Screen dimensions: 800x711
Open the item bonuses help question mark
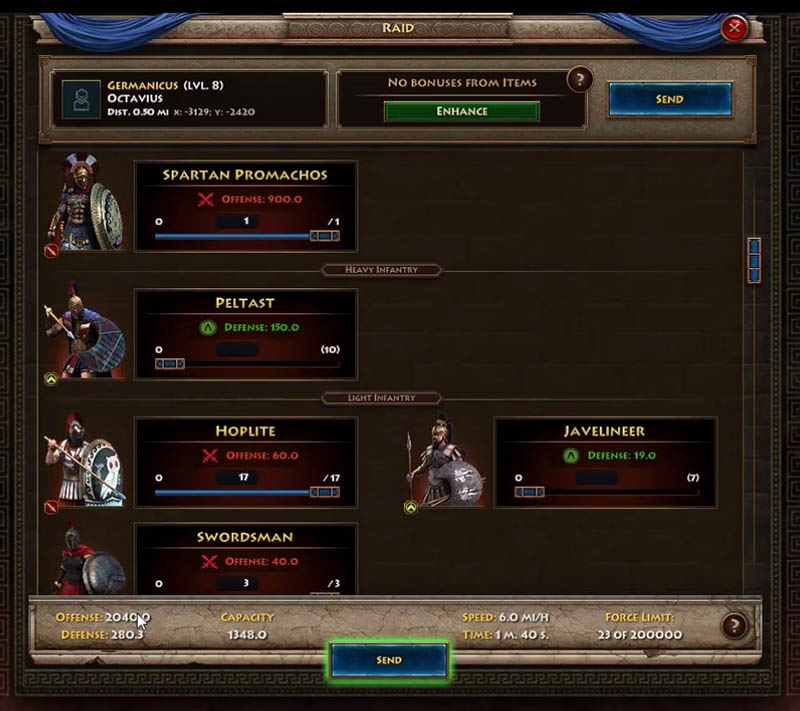[579, 80]
